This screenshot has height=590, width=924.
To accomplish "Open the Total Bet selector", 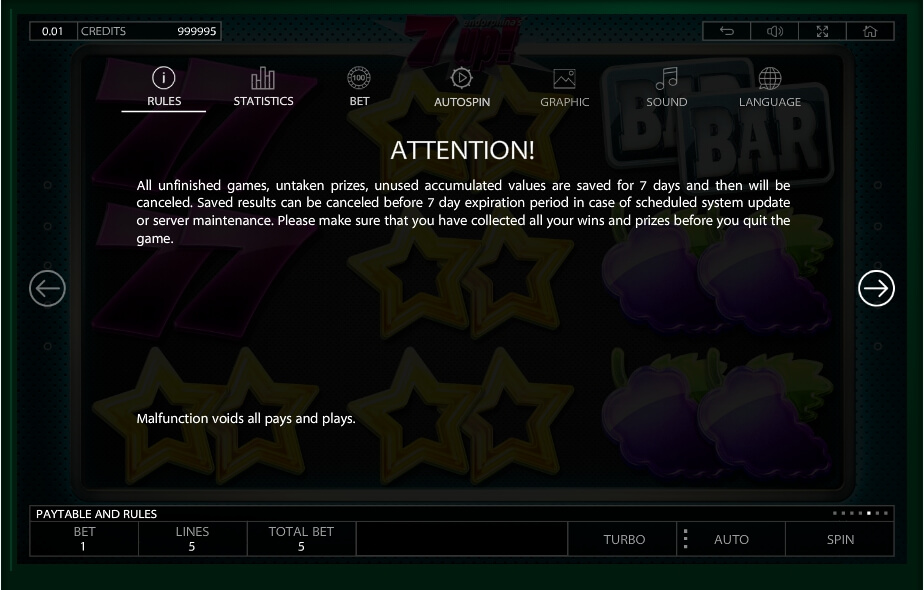I will 301,539.
